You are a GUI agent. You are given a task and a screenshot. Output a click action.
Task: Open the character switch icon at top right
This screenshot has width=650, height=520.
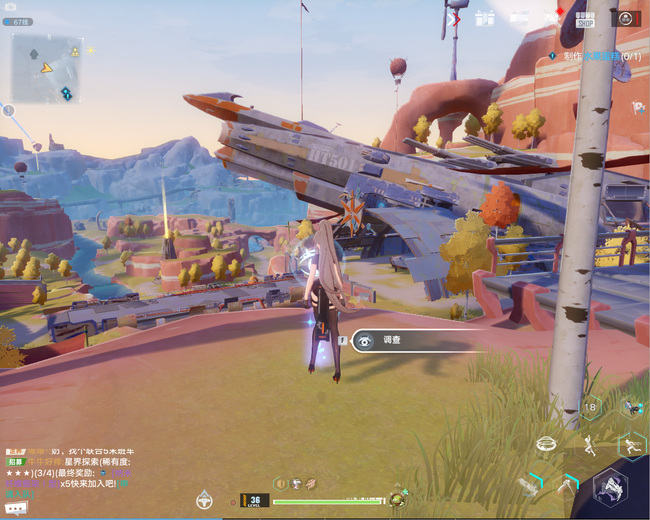[626, 18]
